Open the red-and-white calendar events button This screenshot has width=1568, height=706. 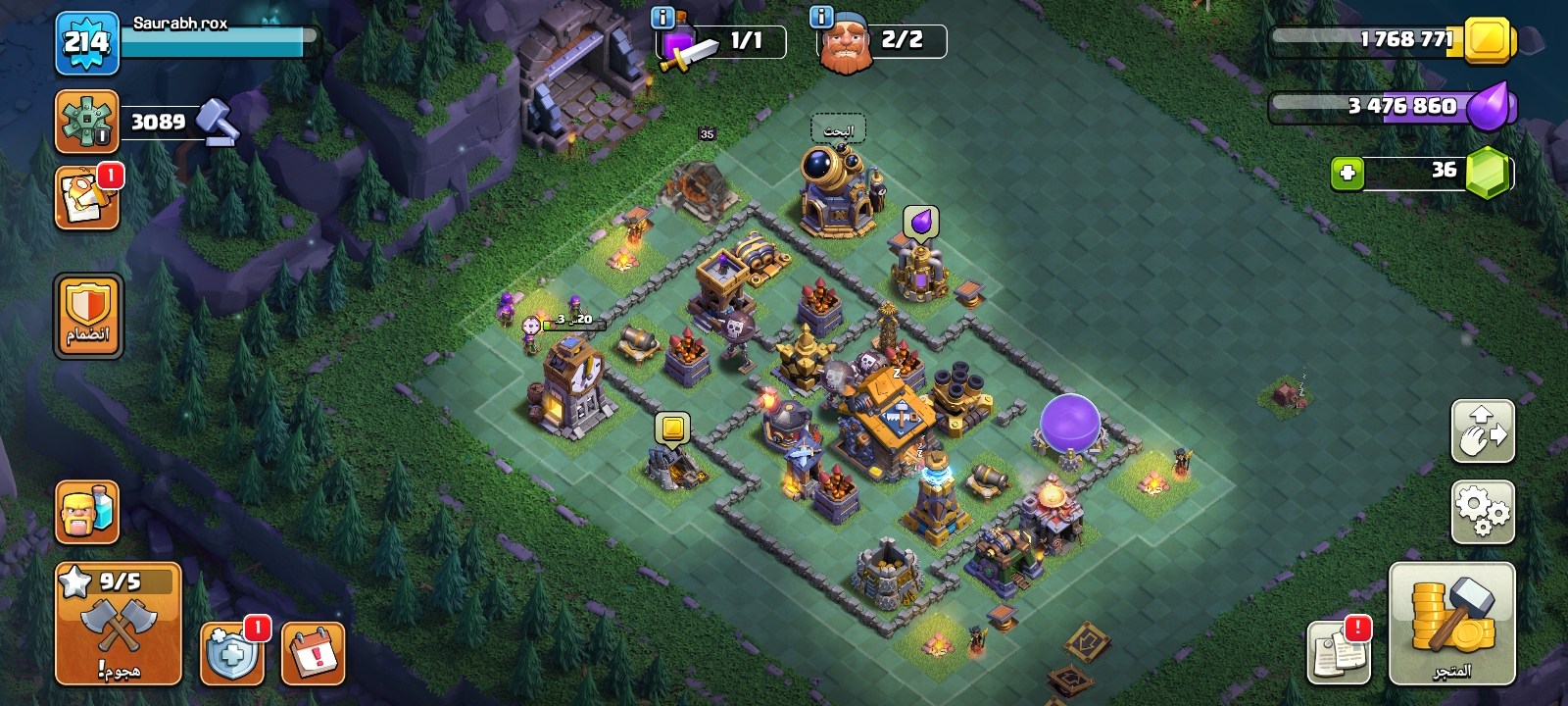point(314,653)
